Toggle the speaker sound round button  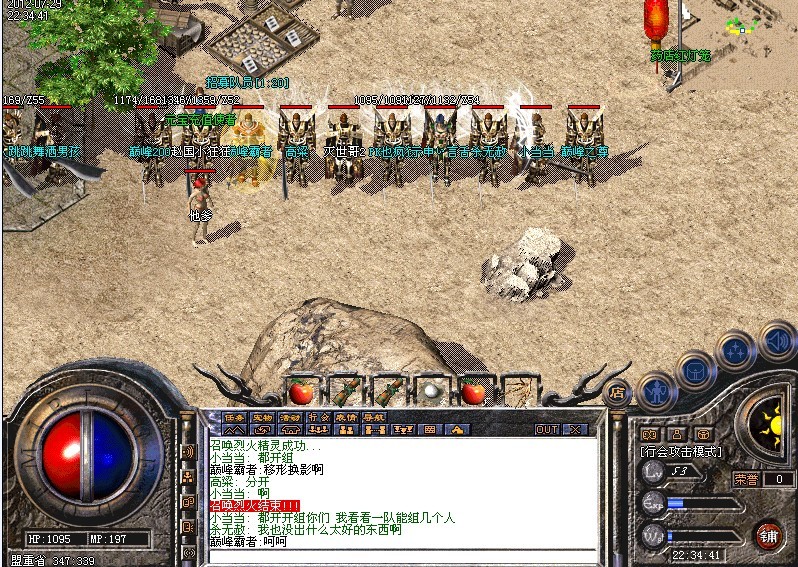pos(775,341)
